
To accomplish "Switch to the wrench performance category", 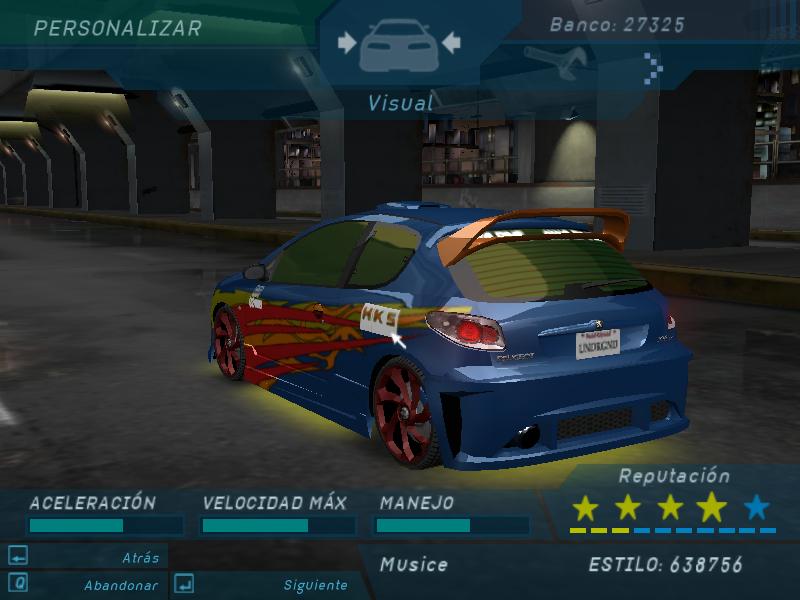I will (x=554, y=63).
